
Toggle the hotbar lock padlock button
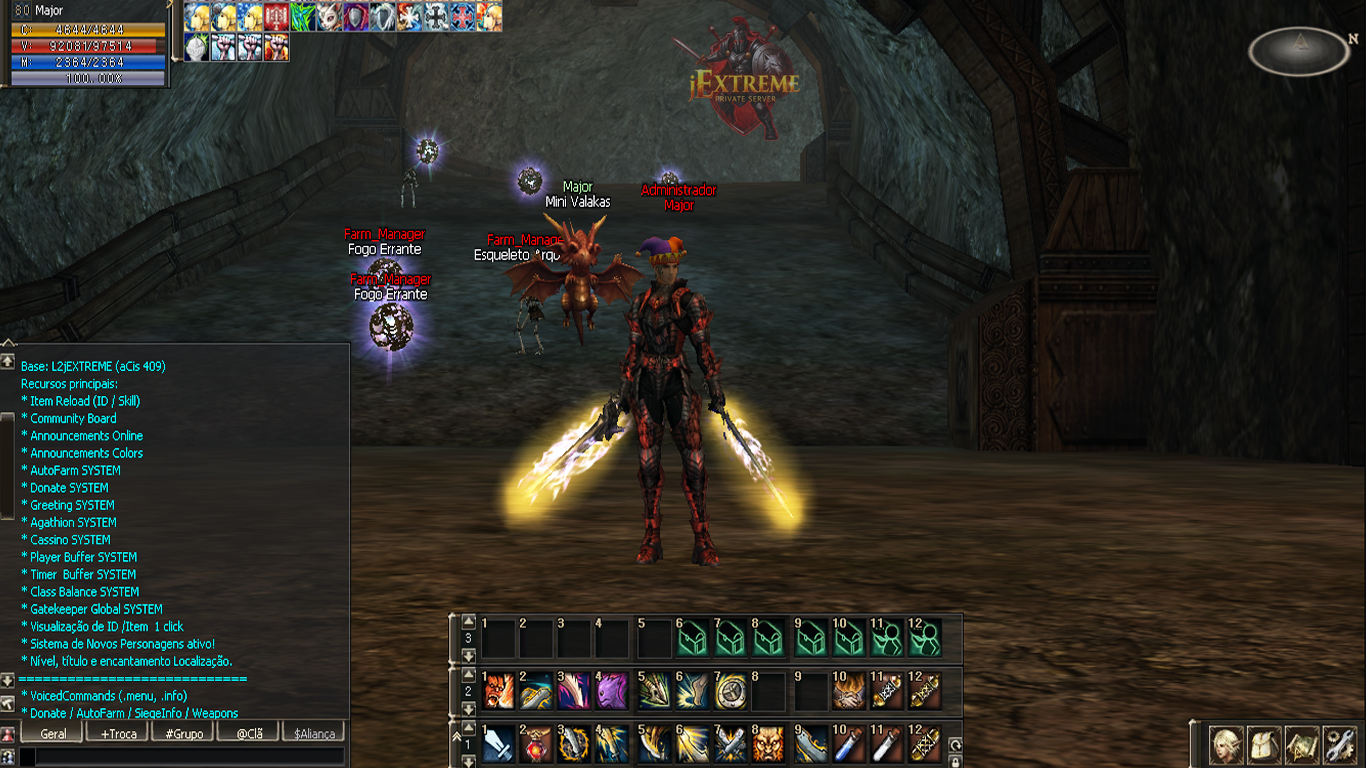[x=955, y=762]
